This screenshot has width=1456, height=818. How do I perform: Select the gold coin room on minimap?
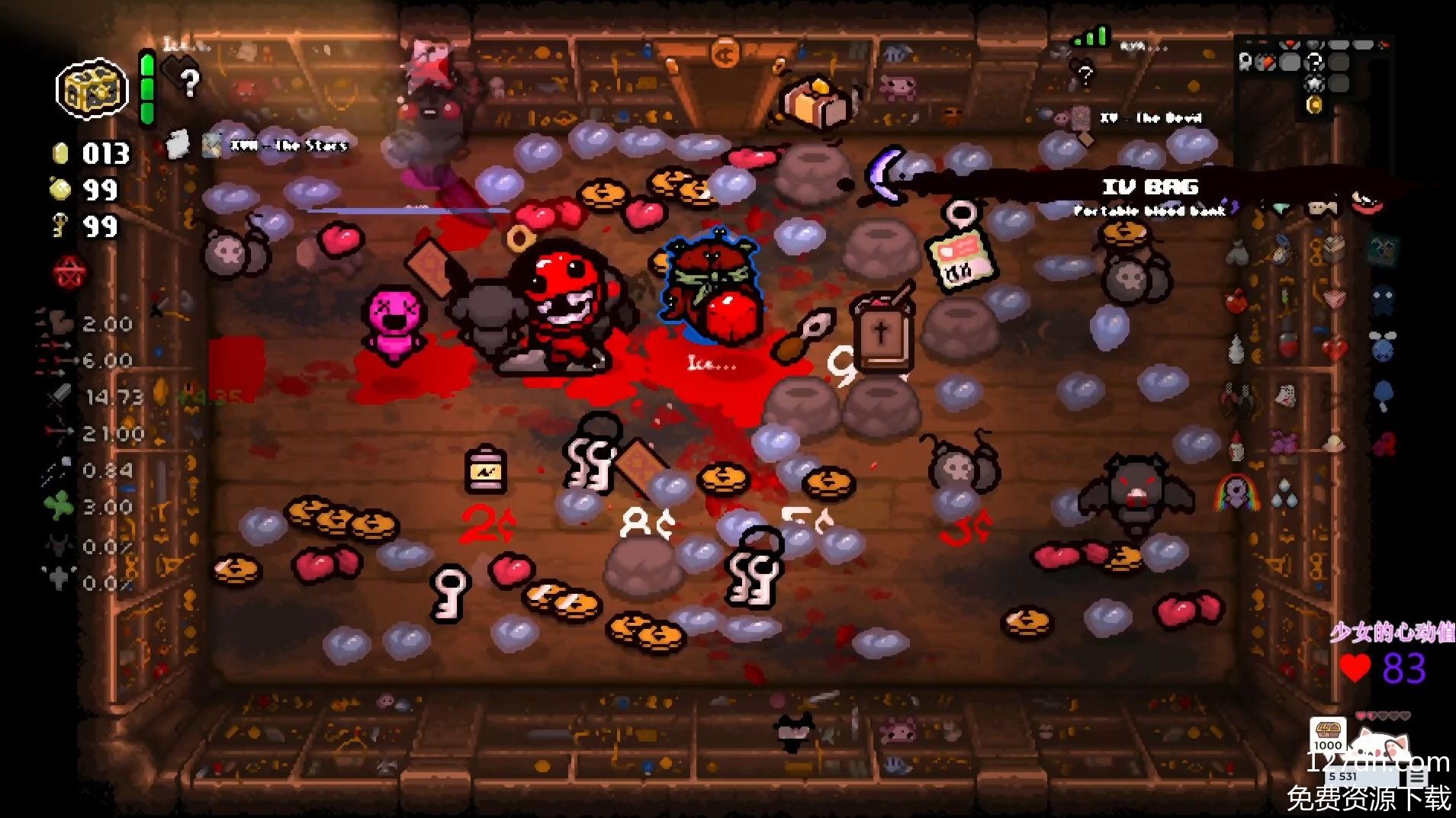click(x=1314, y=105)
